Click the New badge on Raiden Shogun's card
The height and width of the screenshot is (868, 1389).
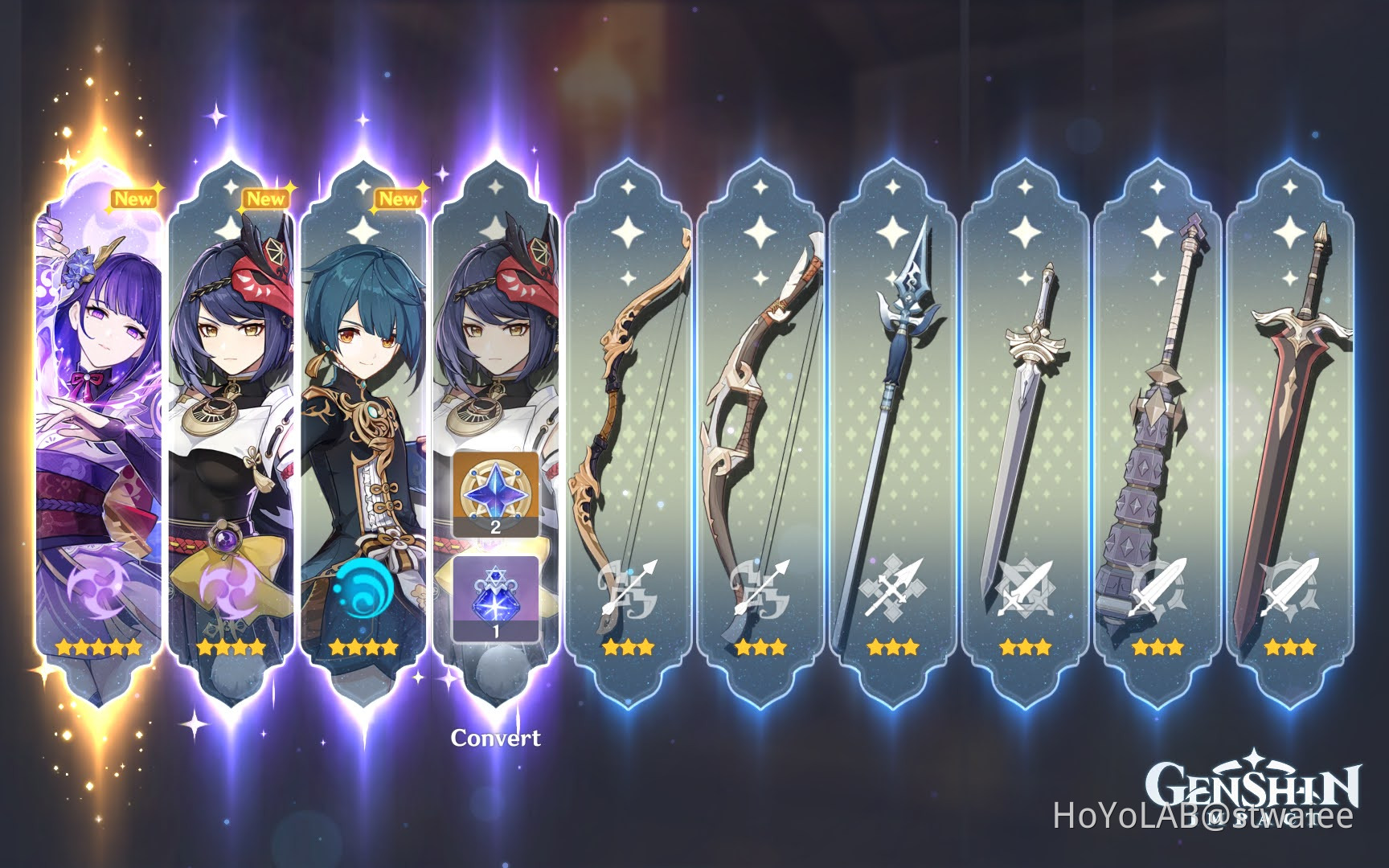[x=135, y=199]
